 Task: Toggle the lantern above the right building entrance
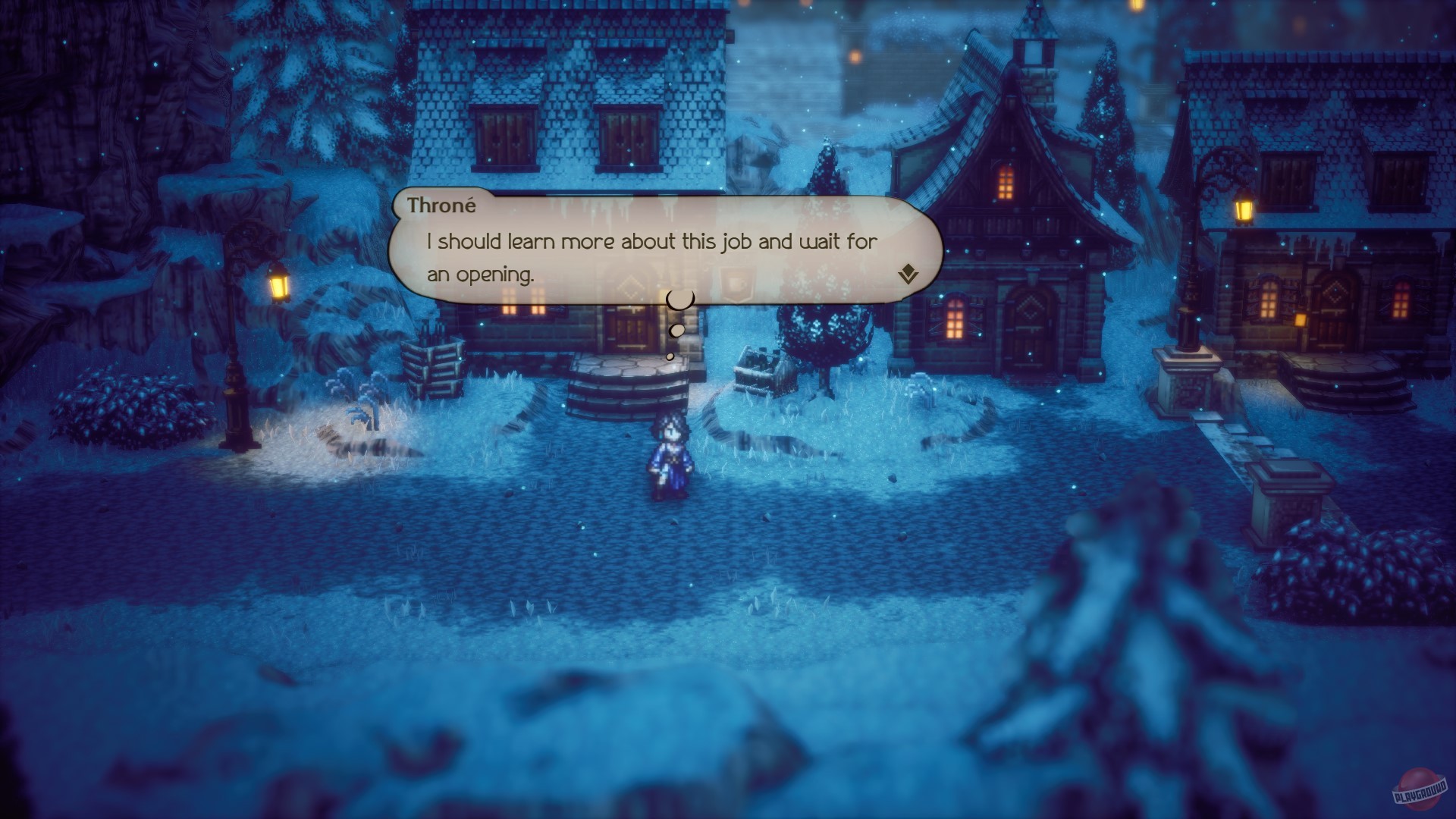point(1300,319)
